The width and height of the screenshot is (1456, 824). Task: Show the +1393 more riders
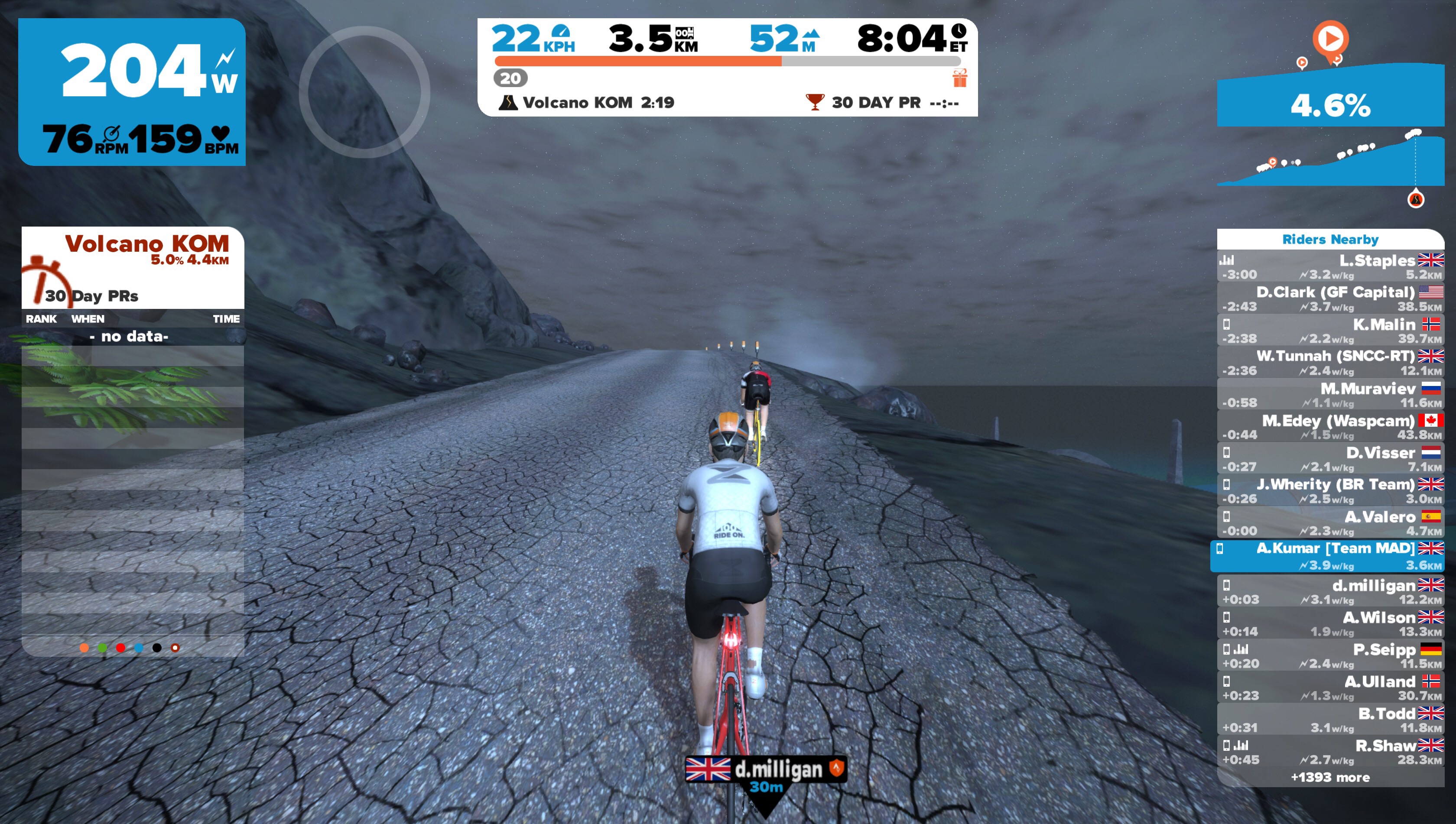(1330, 778)
